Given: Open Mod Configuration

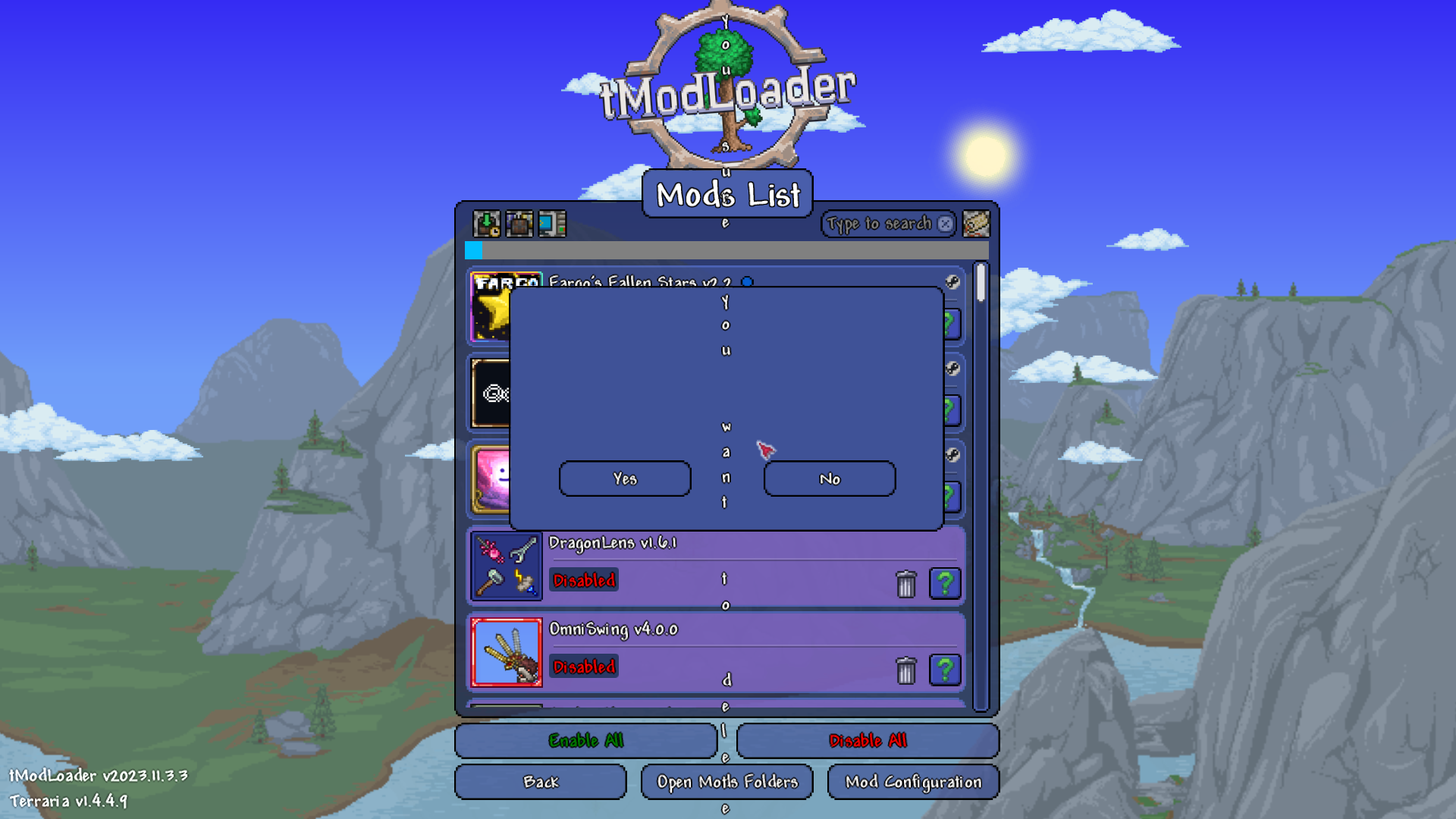Looking at the screenshot, I should click(x=913, y=782).
